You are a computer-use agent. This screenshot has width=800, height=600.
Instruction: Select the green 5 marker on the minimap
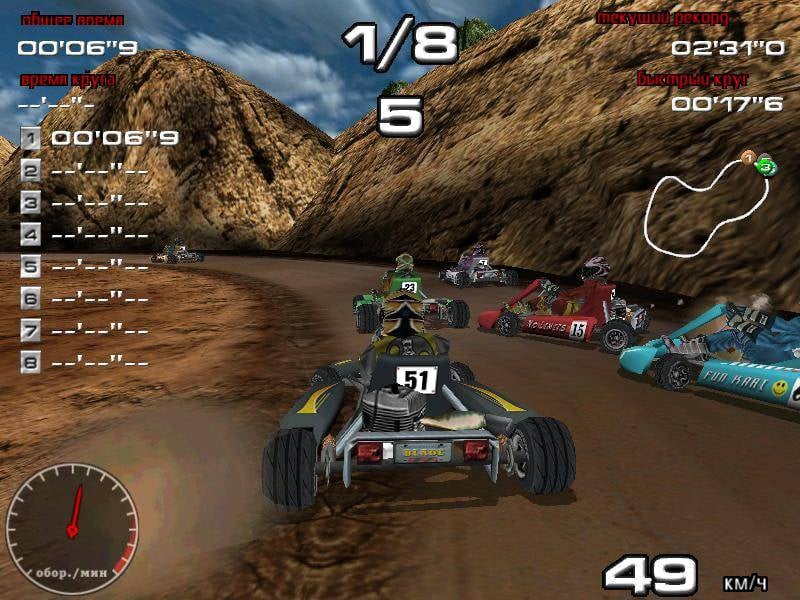[x=765, y=166]
